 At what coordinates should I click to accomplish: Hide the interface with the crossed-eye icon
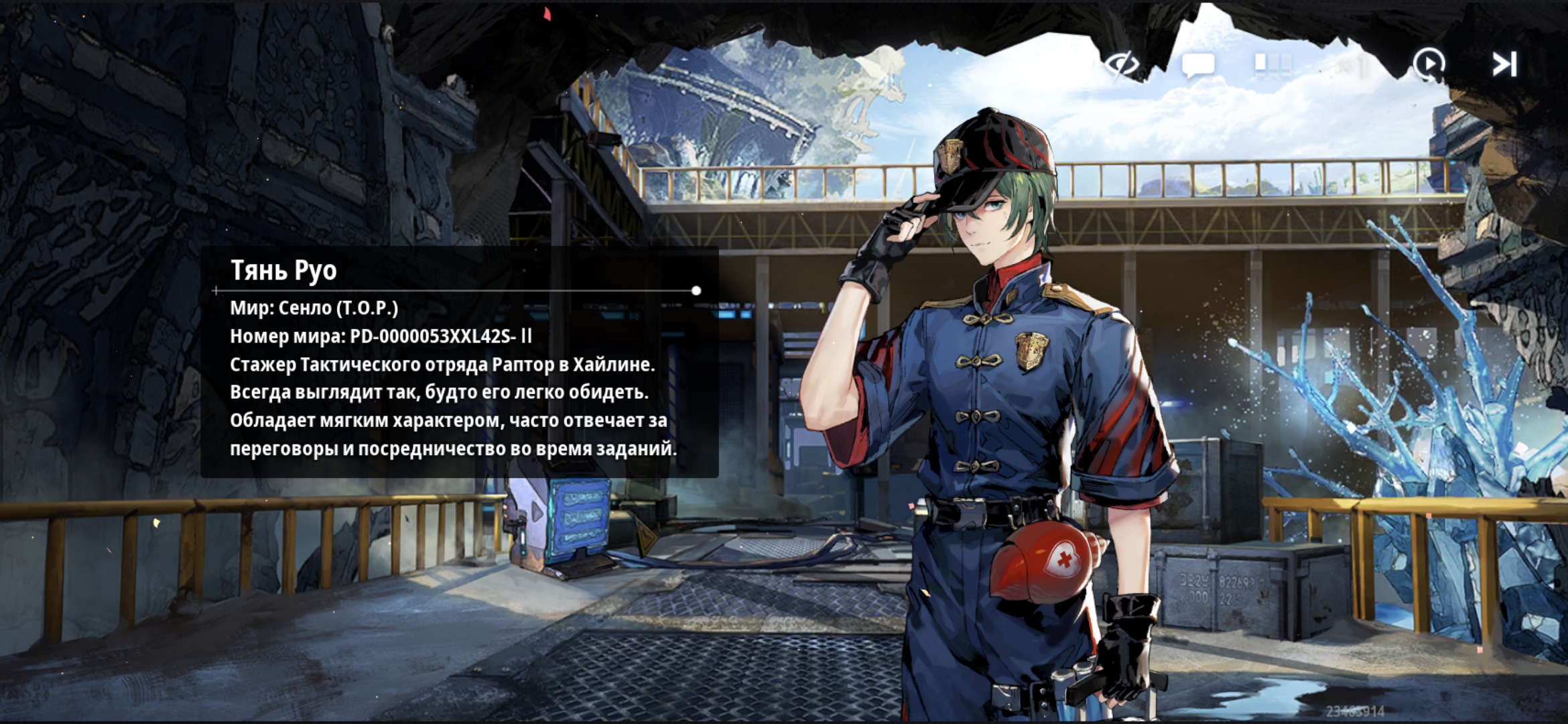(x=1122, y=65)
